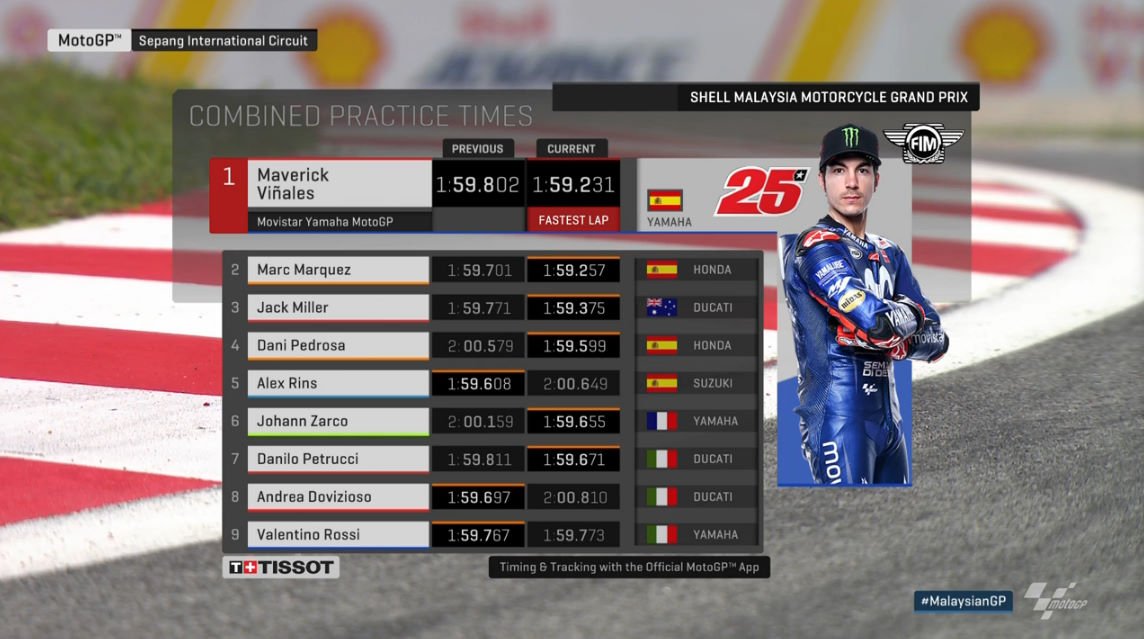
Task: Click the FIM logo badge
Action: (922, 145)
